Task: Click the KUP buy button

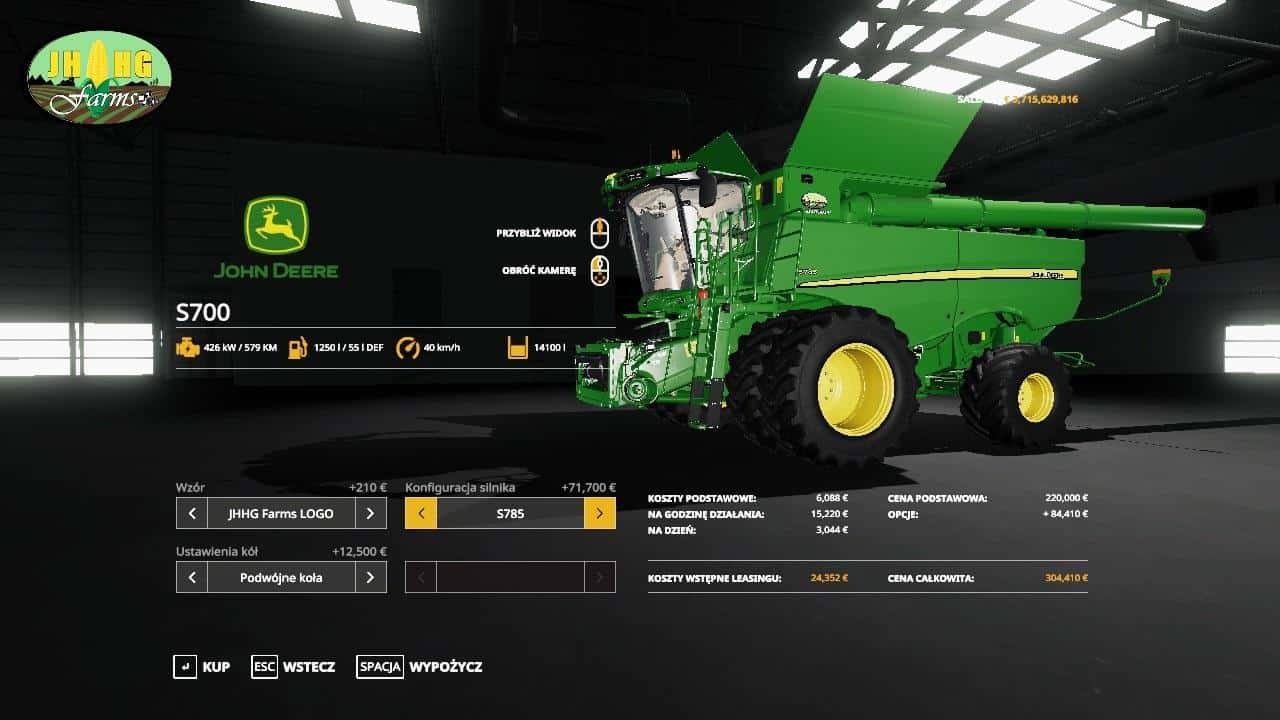Action: pyautogui.click(x=202, y=667)
